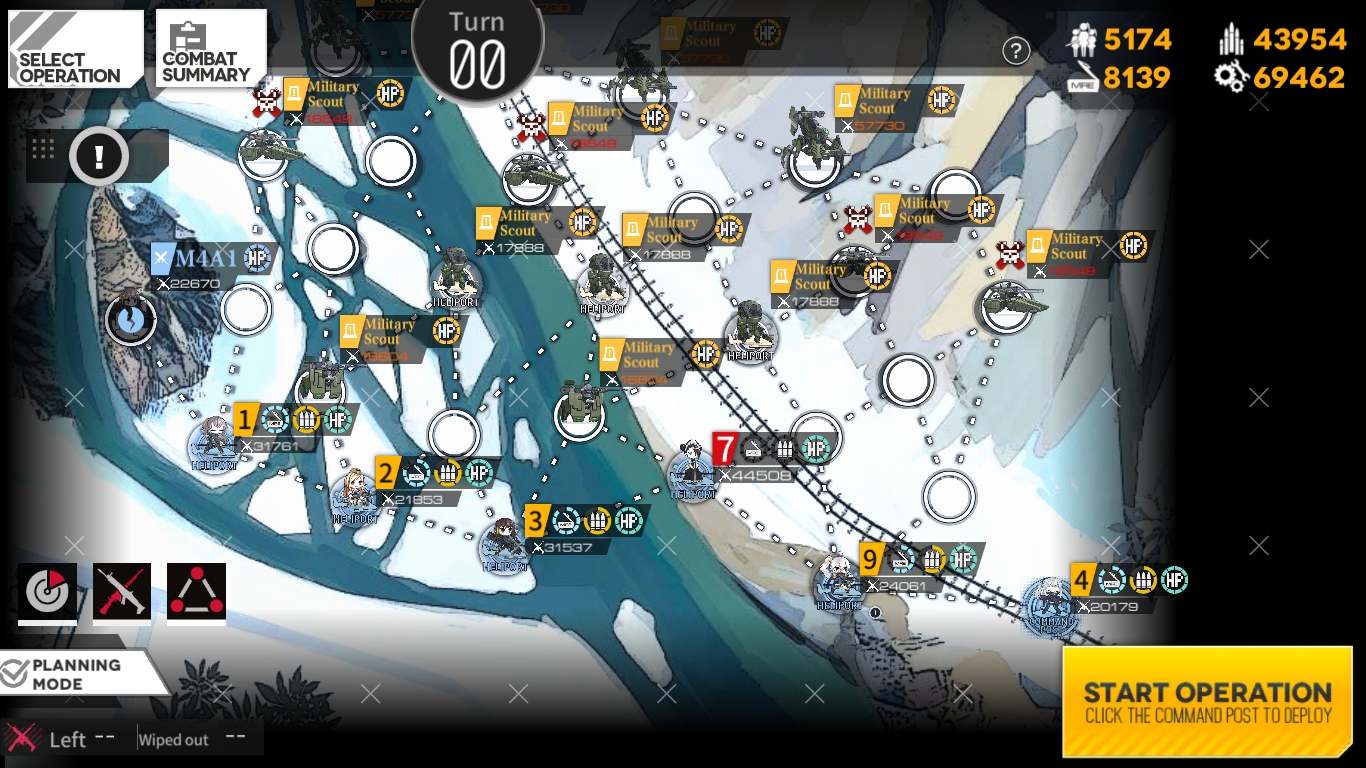Viewport: 1366px width, 768px height.
Task: Select echelon 4 on the command post
Action: pos(1049,603)
